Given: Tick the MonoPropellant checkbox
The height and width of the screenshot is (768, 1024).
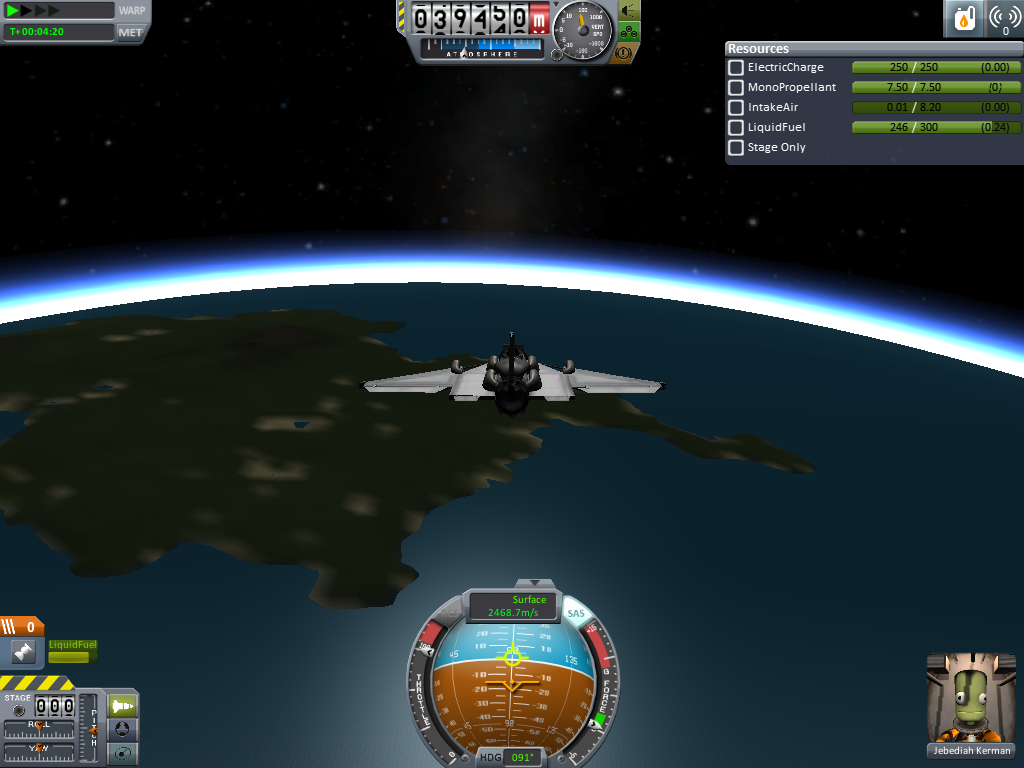Looking at the screenshot, I should [736, 87].
